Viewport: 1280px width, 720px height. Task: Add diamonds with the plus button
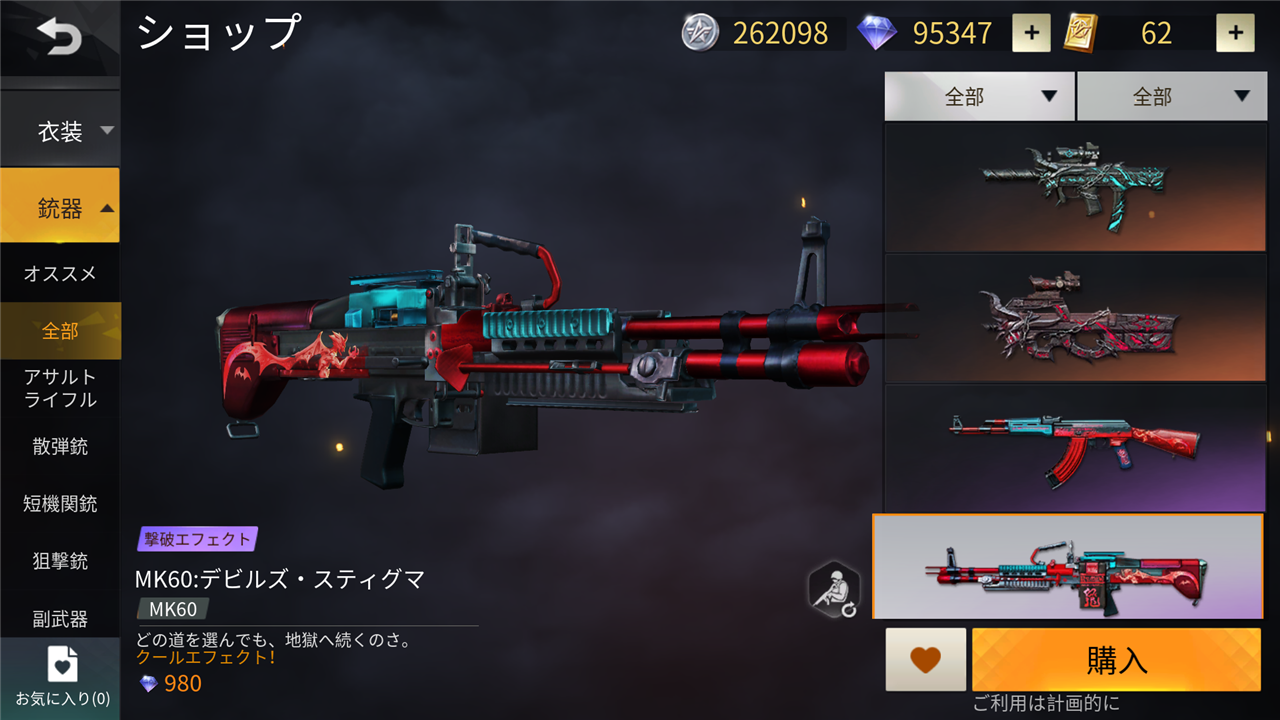[x=1031, y=34]
